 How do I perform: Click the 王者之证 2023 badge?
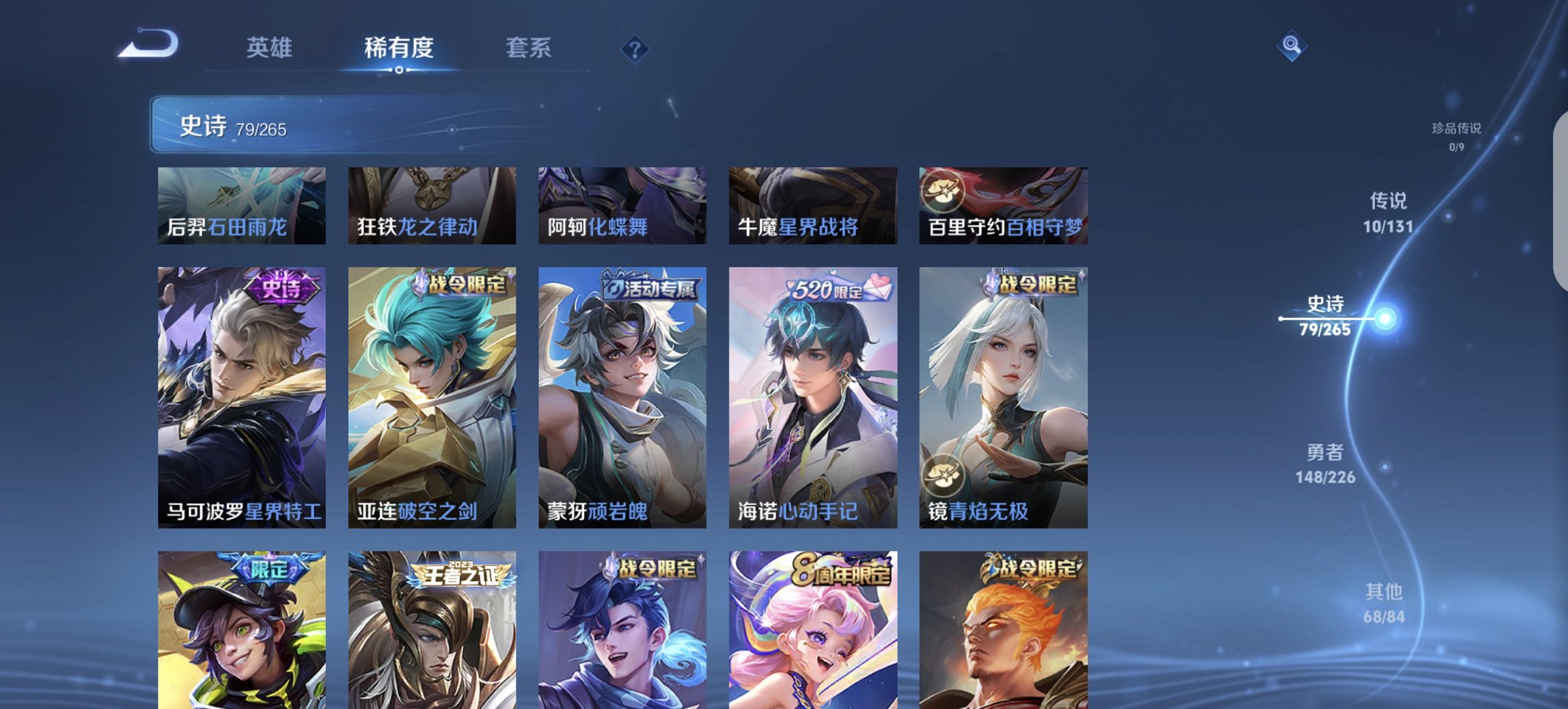coord(459,576)
